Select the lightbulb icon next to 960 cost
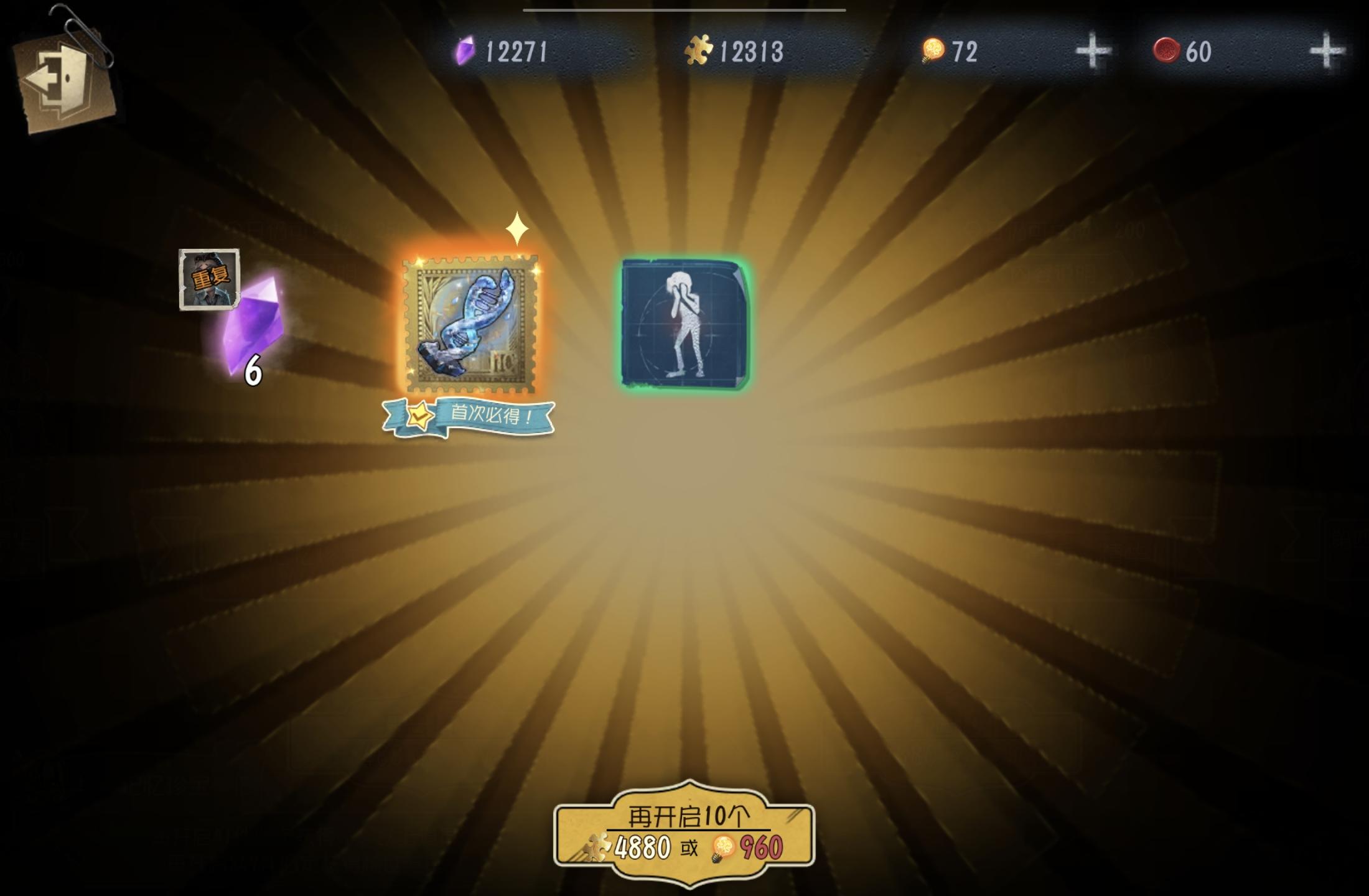Viewport: 1369px width, 896px height. tap(722, 846)
